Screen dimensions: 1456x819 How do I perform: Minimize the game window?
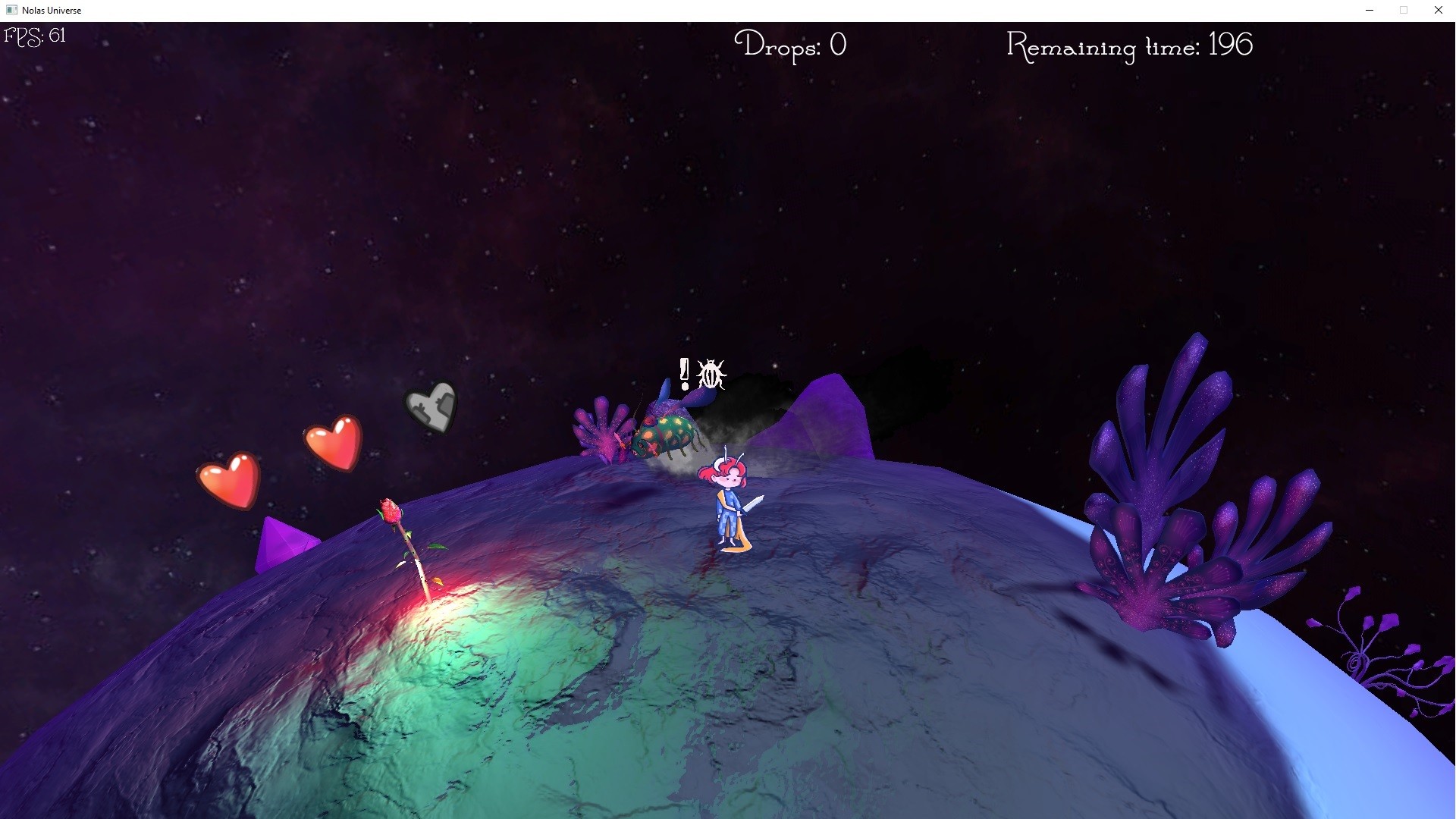pyautogui.click(x=1370, y=10)
